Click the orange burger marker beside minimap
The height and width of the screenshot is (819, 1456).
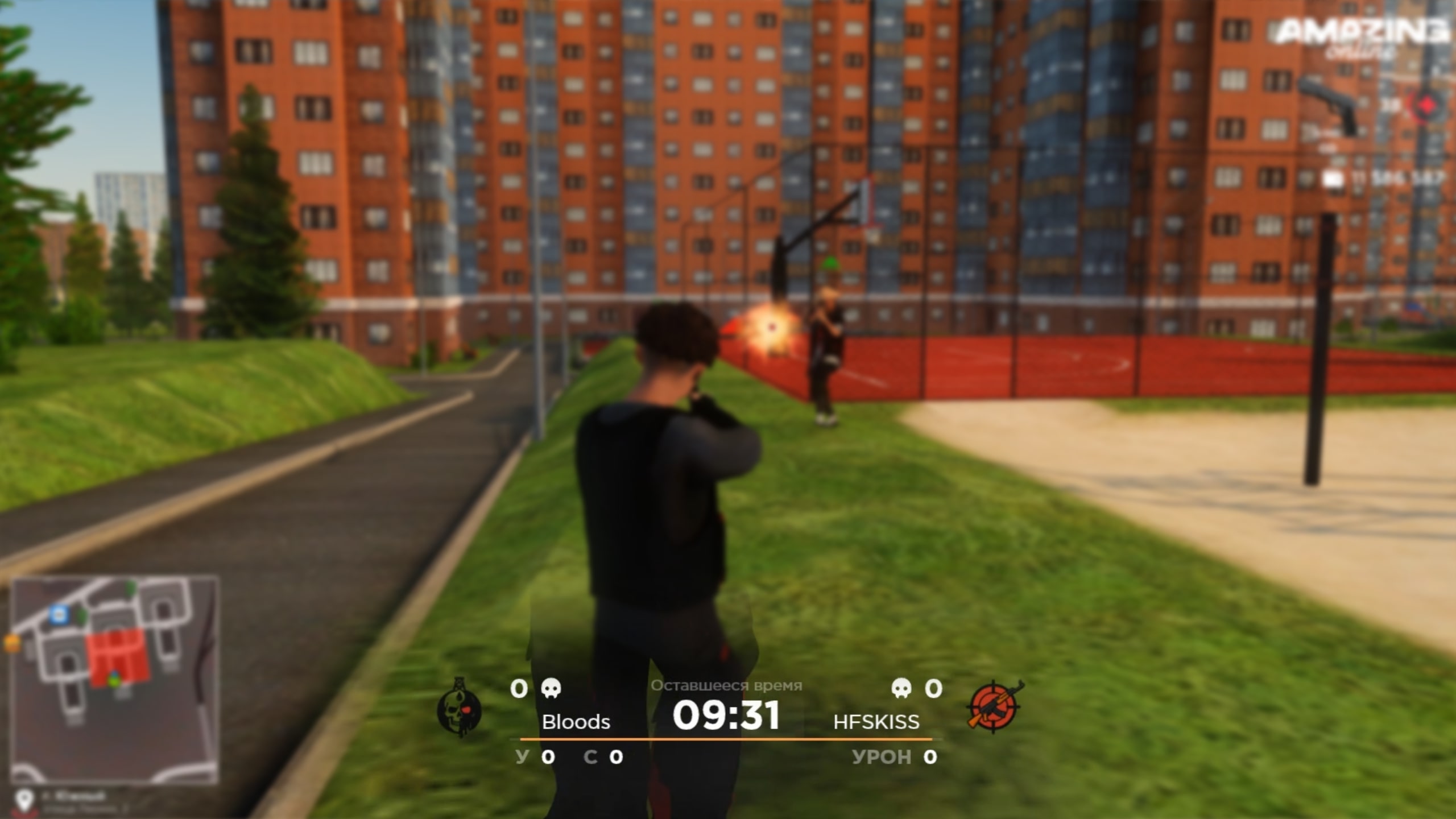(12, 643)
